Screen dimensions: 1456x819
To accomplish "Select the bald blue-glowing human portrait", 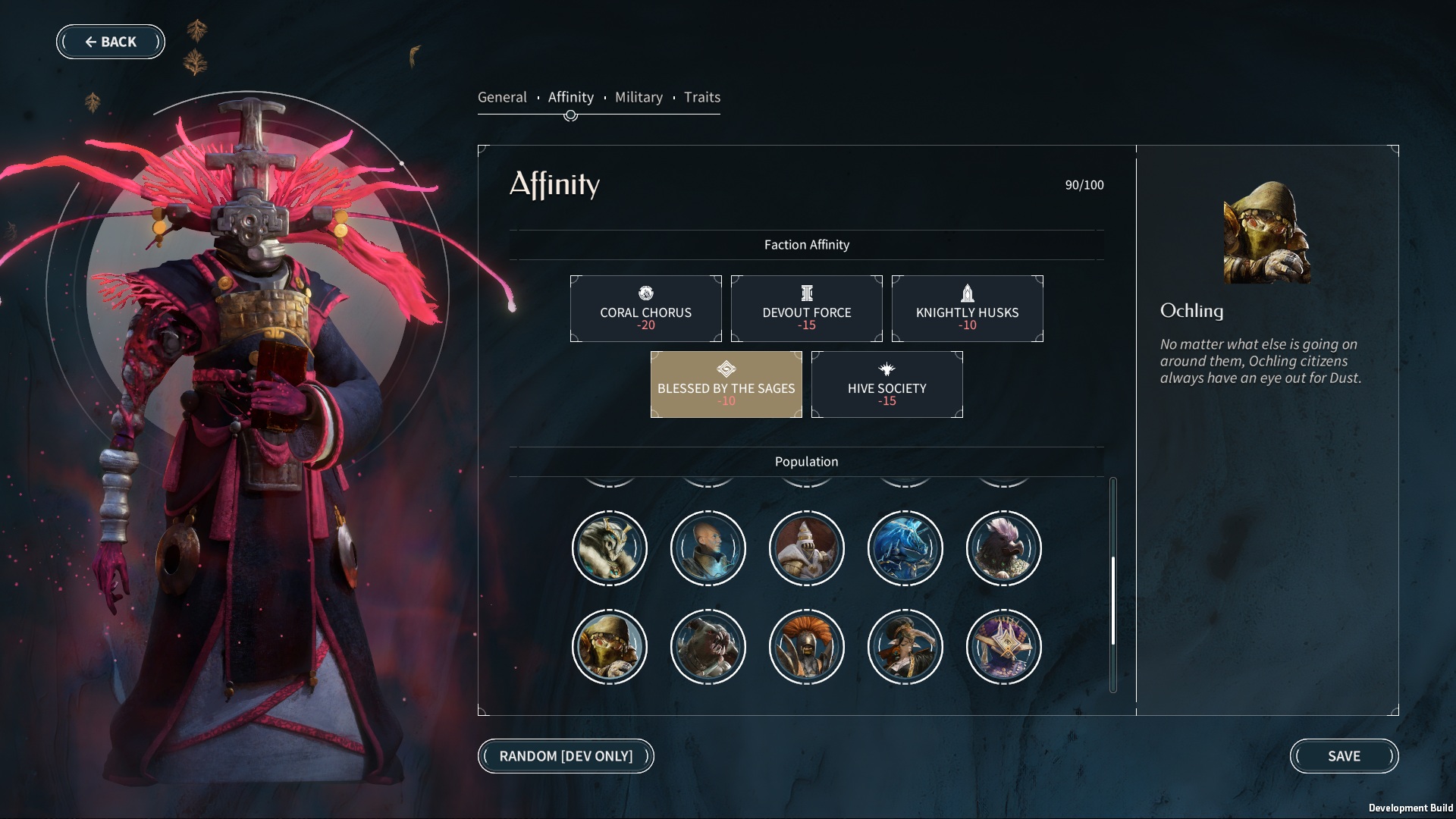I will [708, 548].
